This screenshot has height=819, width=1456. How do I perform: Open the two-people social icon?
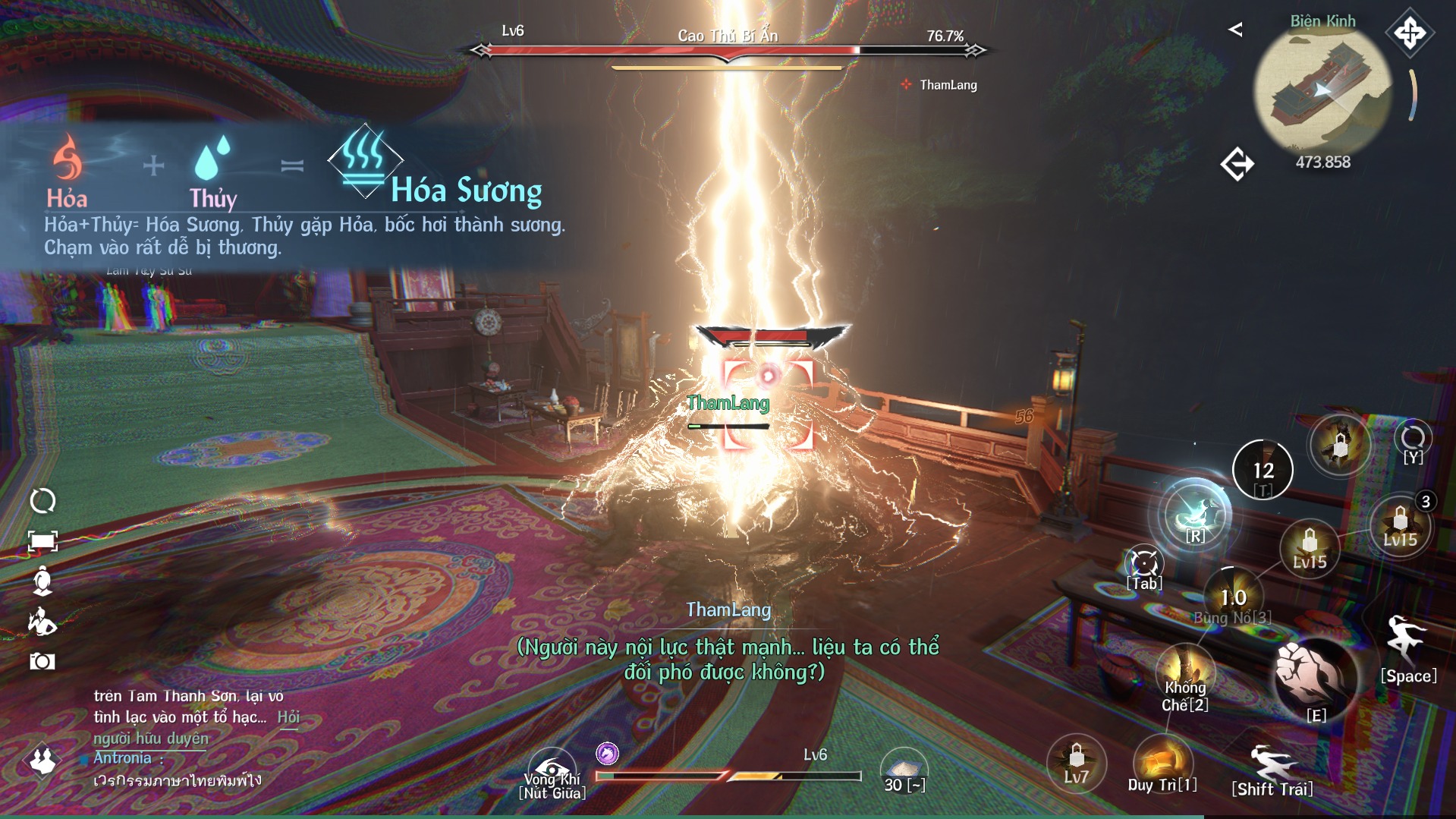click(x=42, y=760)
